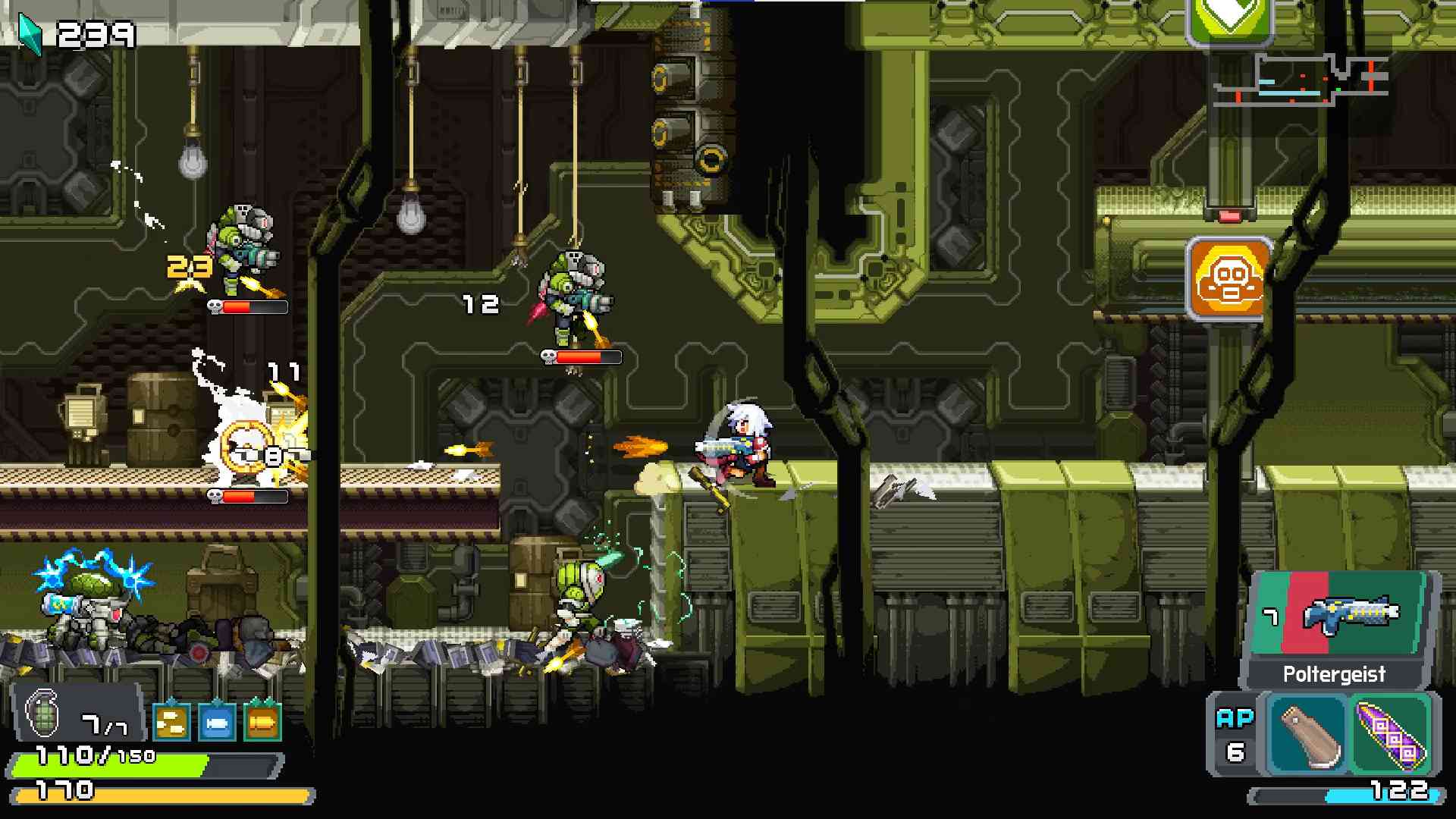This screenshot has width=1456, height=819.
Task: Click the Poltergeist weapon name label
Action: click(1333, 673)
